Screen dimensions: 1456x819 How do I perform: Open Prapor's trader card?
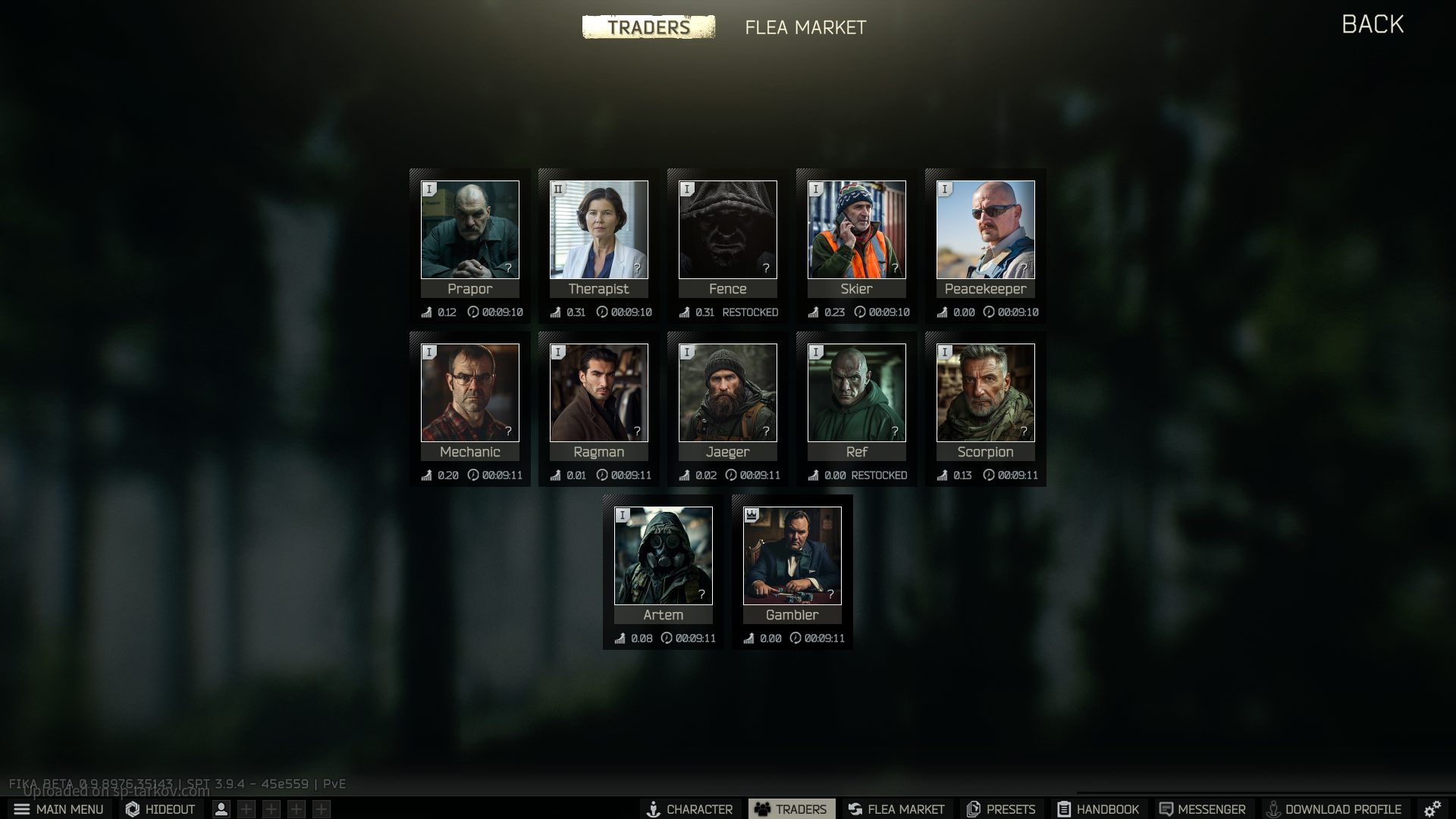coord(470,230)
